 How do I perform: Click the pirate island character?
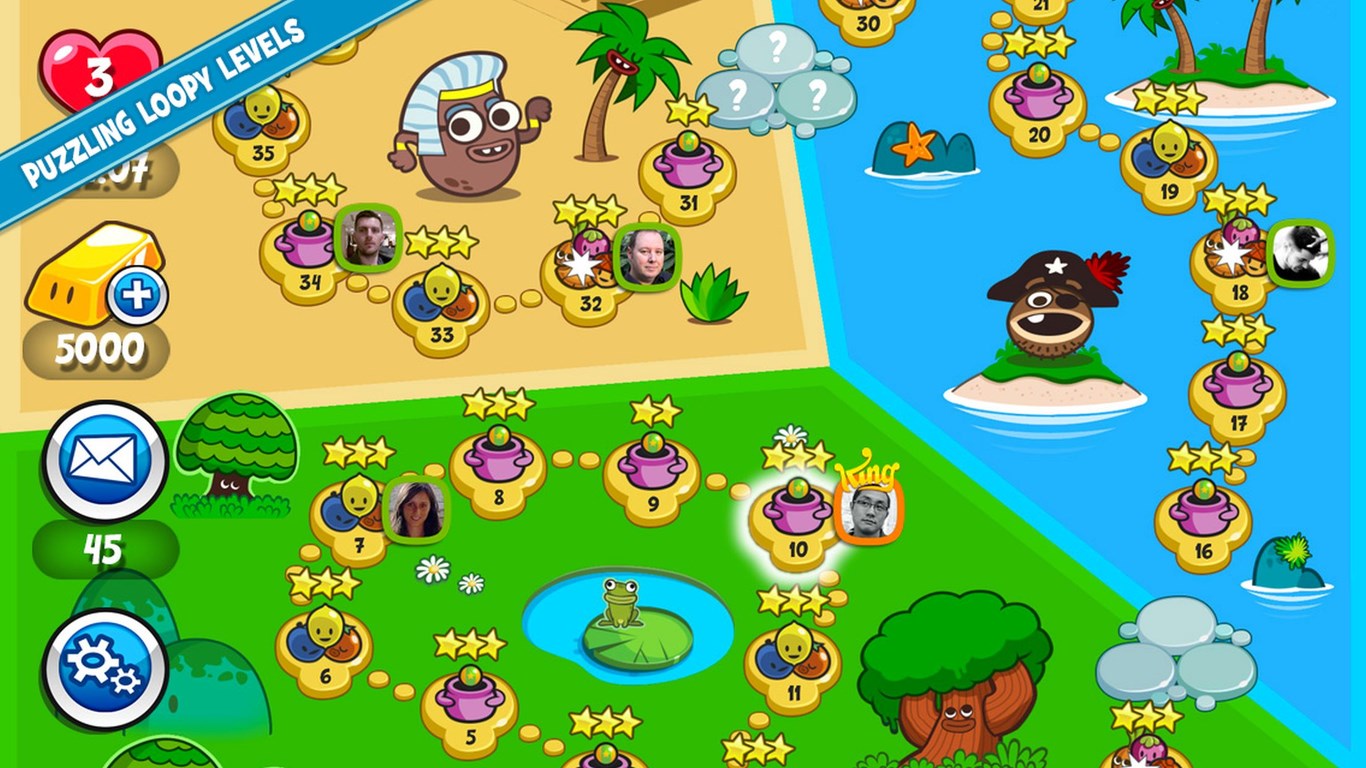pyautogui.click(x=1047, y=310)
